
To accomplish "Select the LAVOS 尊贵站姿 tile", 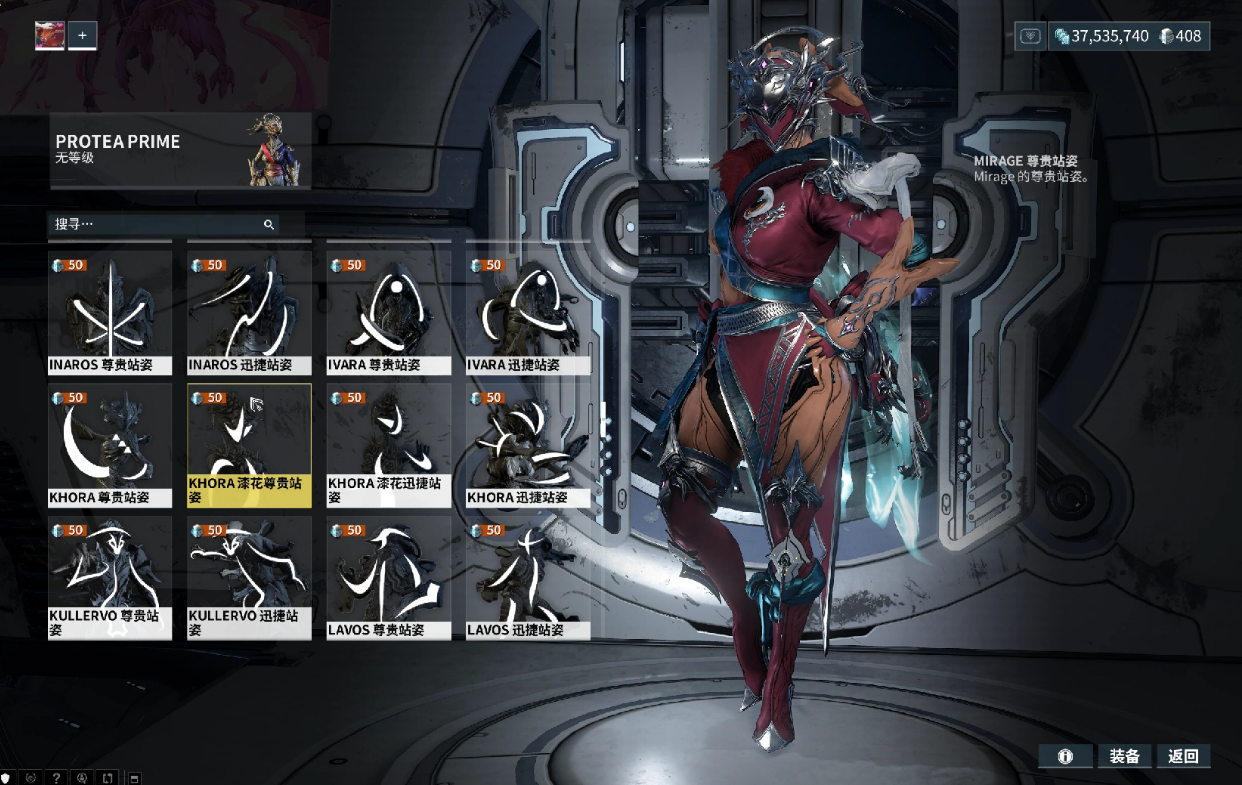I will pyautogui.click(x=389, y=577).
